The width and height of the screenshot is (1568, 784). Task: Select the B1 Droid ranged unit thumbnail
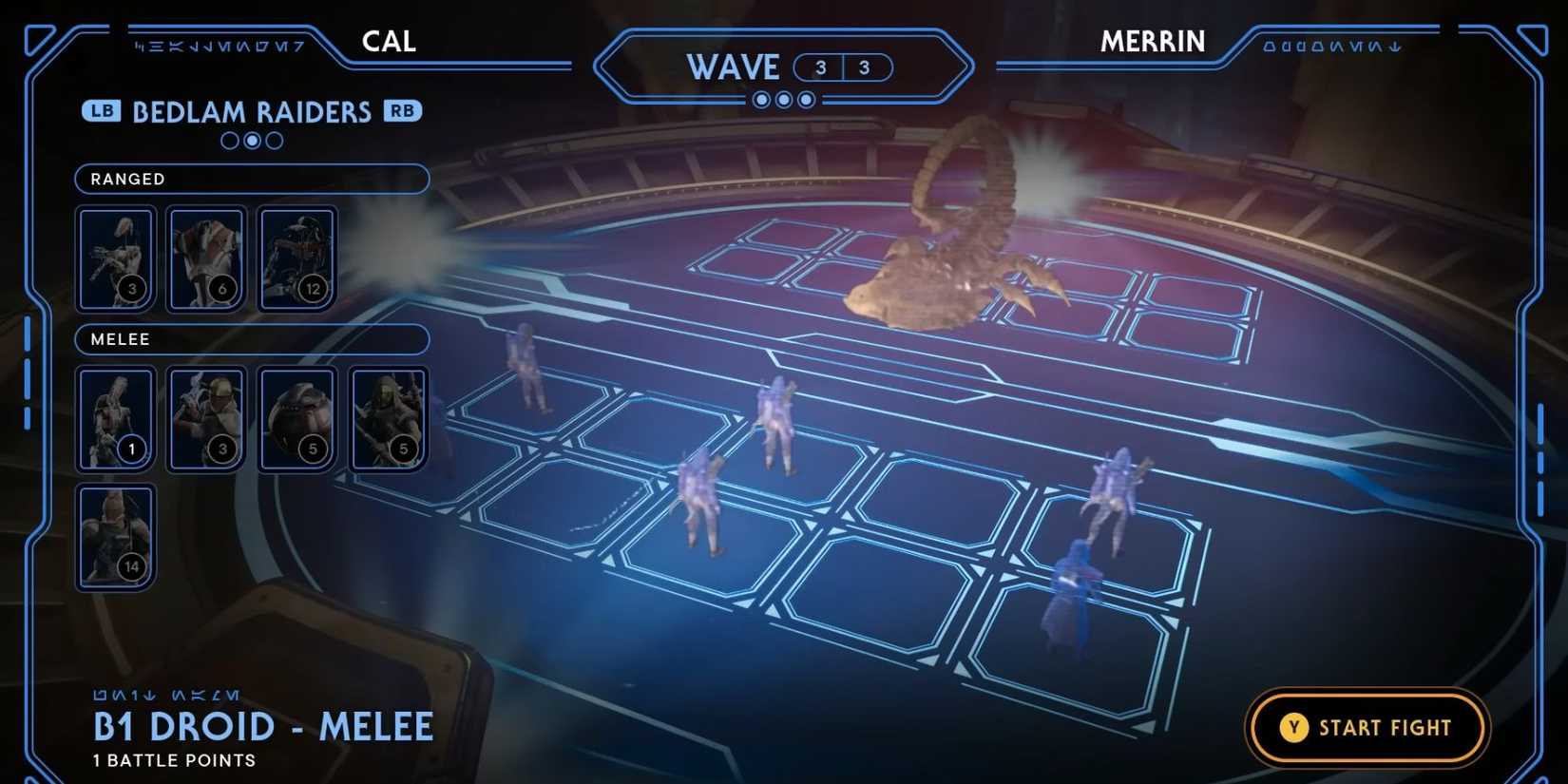tap(115, 257)
